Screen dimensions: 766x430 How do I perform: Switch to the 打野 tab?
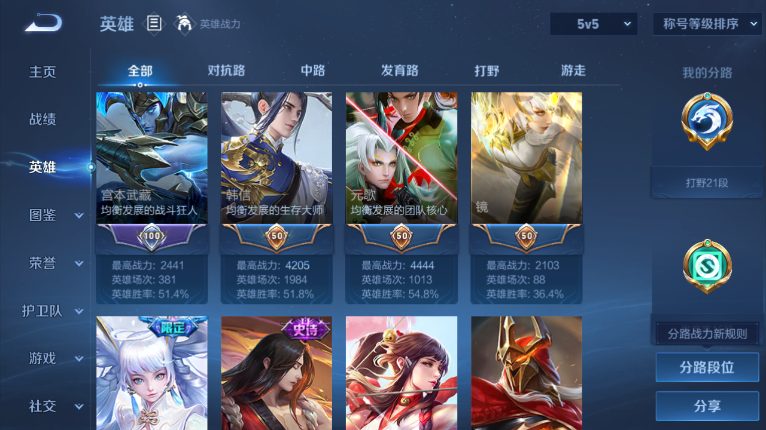pos(487,71)
